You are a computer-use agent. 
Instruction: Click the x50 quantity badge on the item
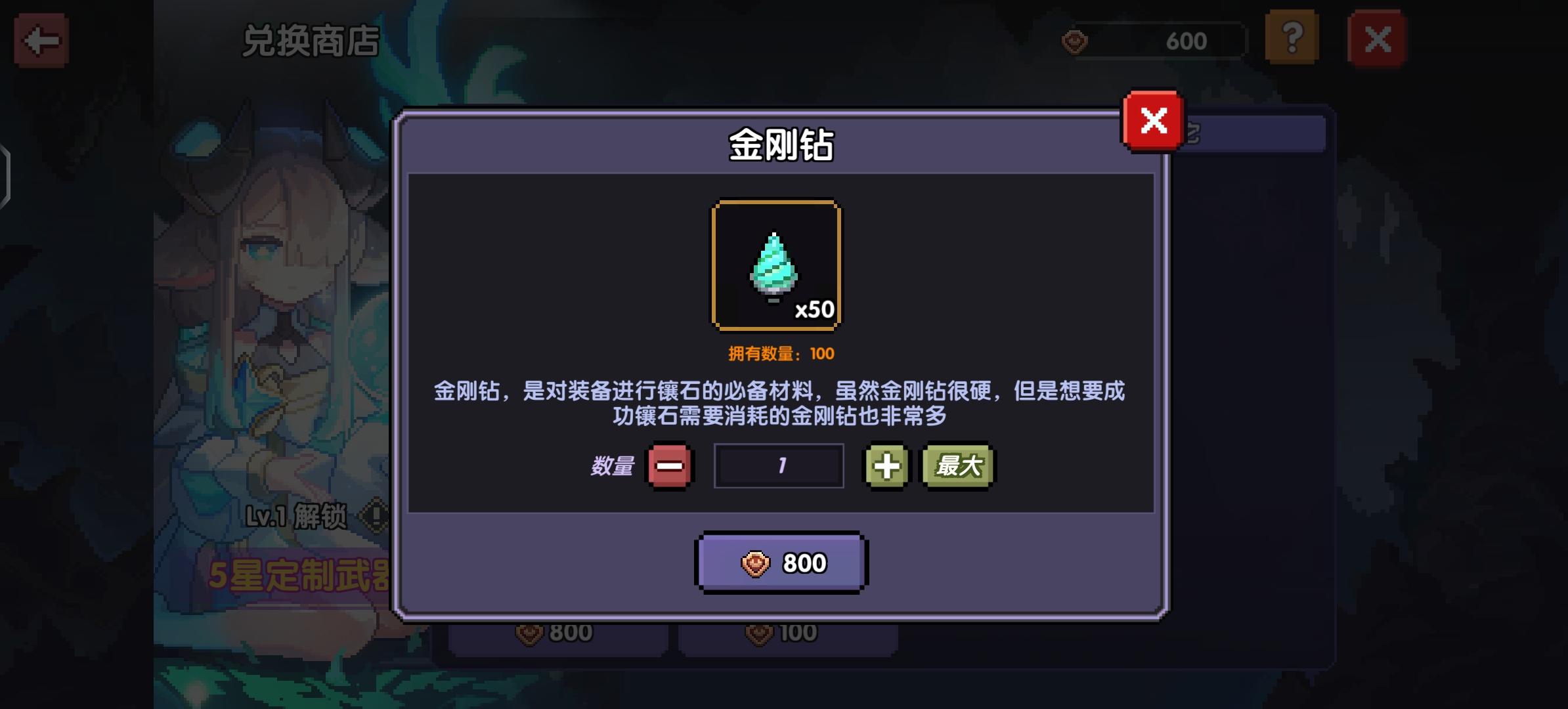click(x=816, y=309)
